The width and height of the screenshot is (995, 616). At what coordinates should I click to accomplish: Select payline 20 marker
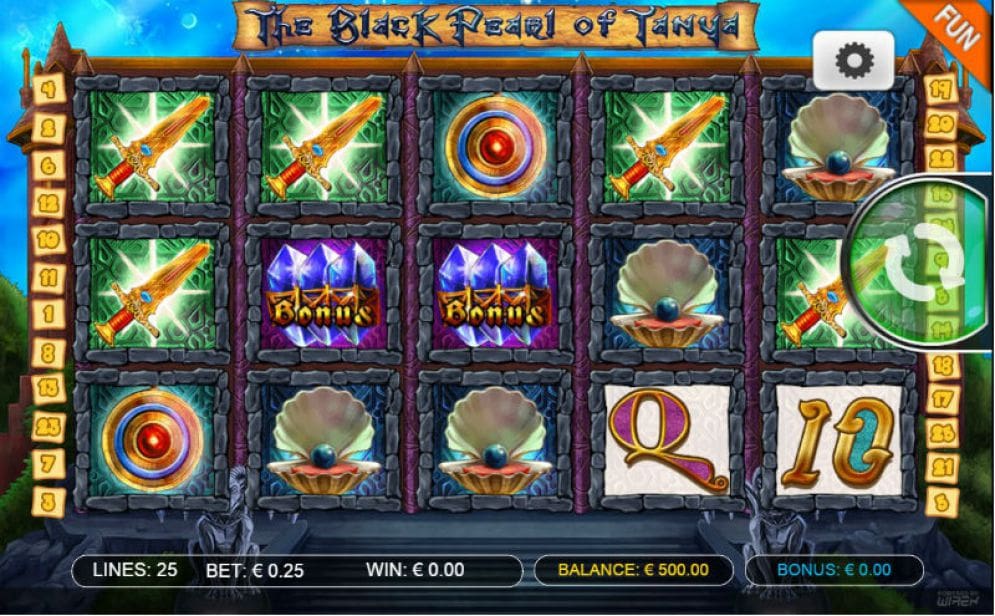pos(941,124)
